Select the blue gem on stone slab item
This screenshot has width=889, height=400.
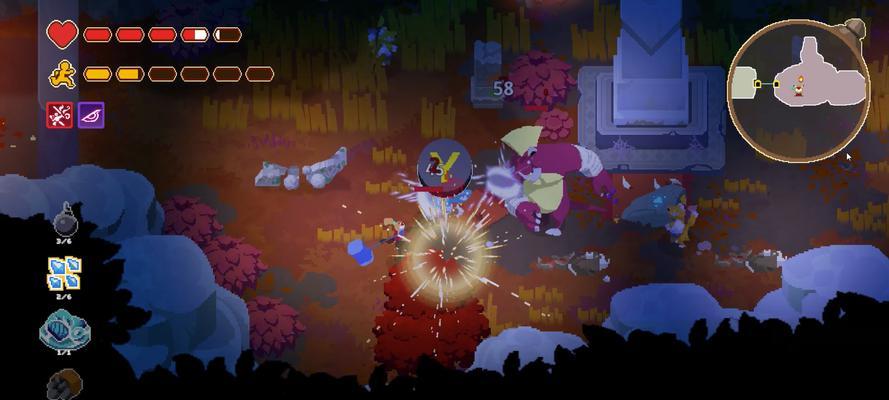click(64, 329)
